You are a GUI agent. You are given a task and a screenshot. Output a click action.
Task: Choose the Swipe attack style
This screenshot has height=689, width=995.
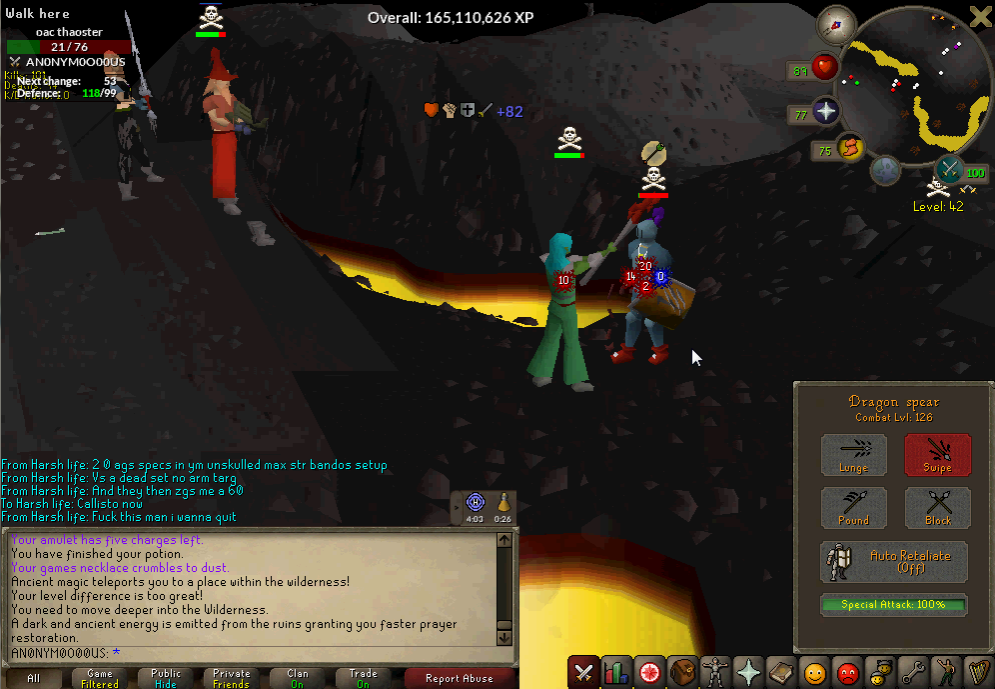click(937, 454)
